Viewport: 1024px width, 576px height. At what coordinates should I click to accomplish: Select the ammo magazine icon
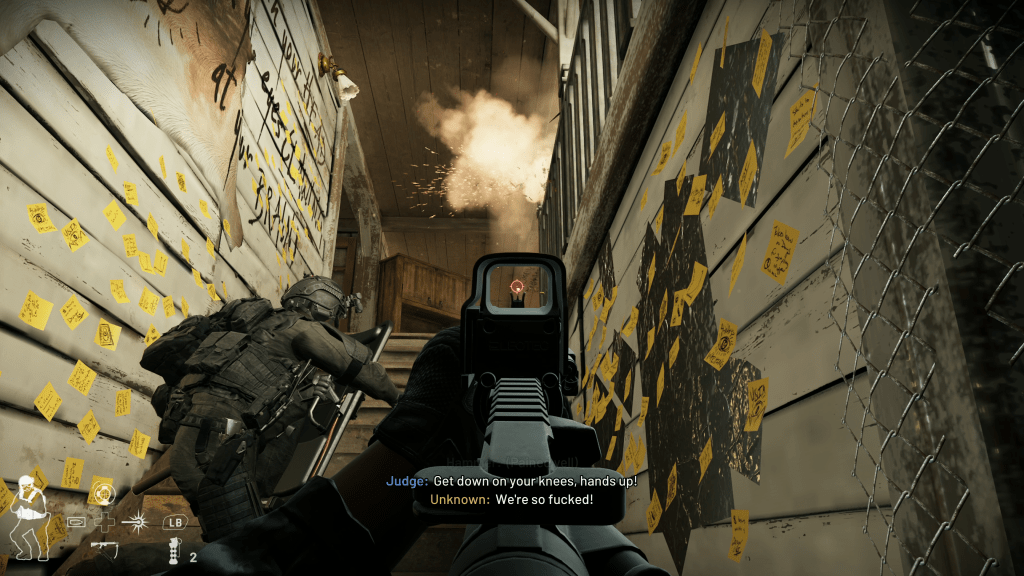[77, 522]
